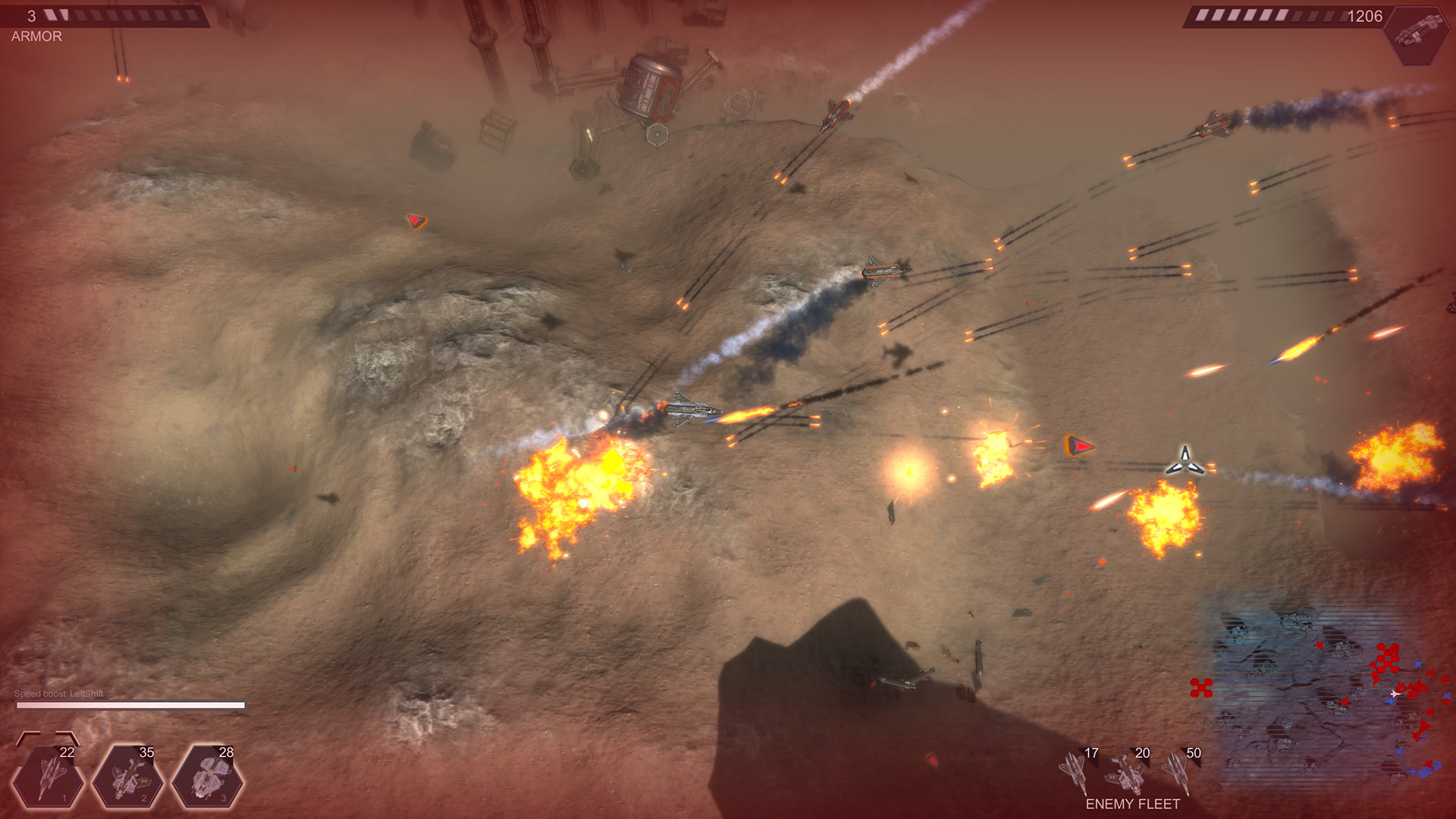Select the ARMOR label at top left
This screenshot has height=819, width=1456.
35,35
